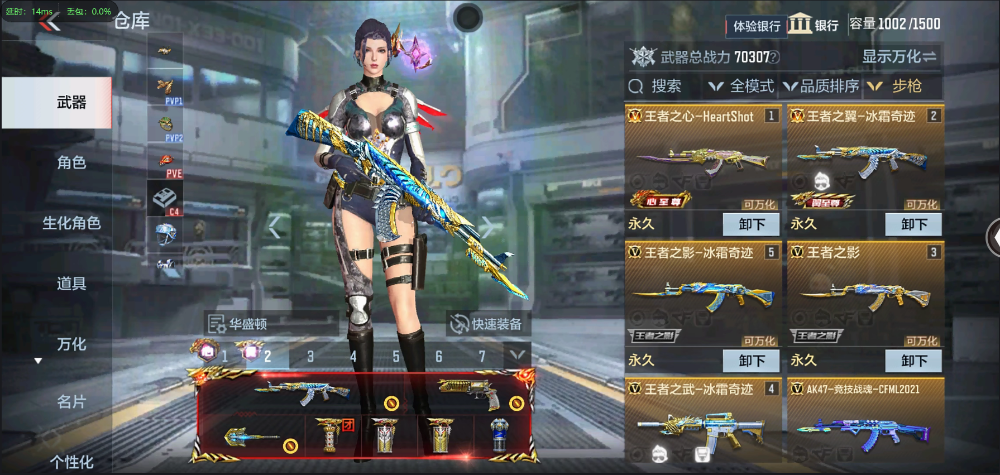The height and width of the screenshot is (475, 1000).
Task: Click the 搜索 search field
Action: (663, 86)
